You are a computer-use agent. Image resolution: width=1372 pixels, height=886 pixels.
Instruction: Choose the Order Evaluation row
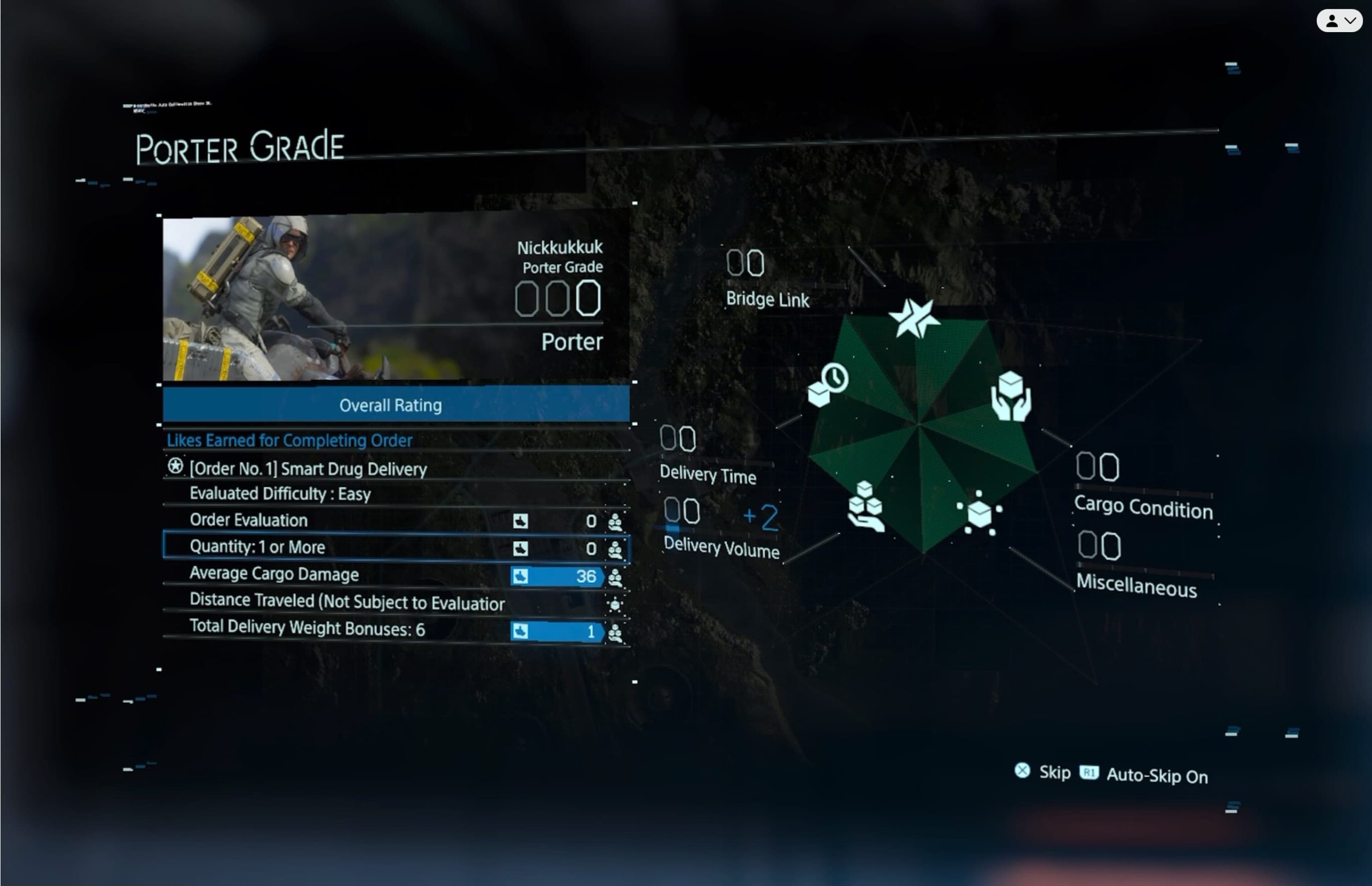click(x=396, y=521)
